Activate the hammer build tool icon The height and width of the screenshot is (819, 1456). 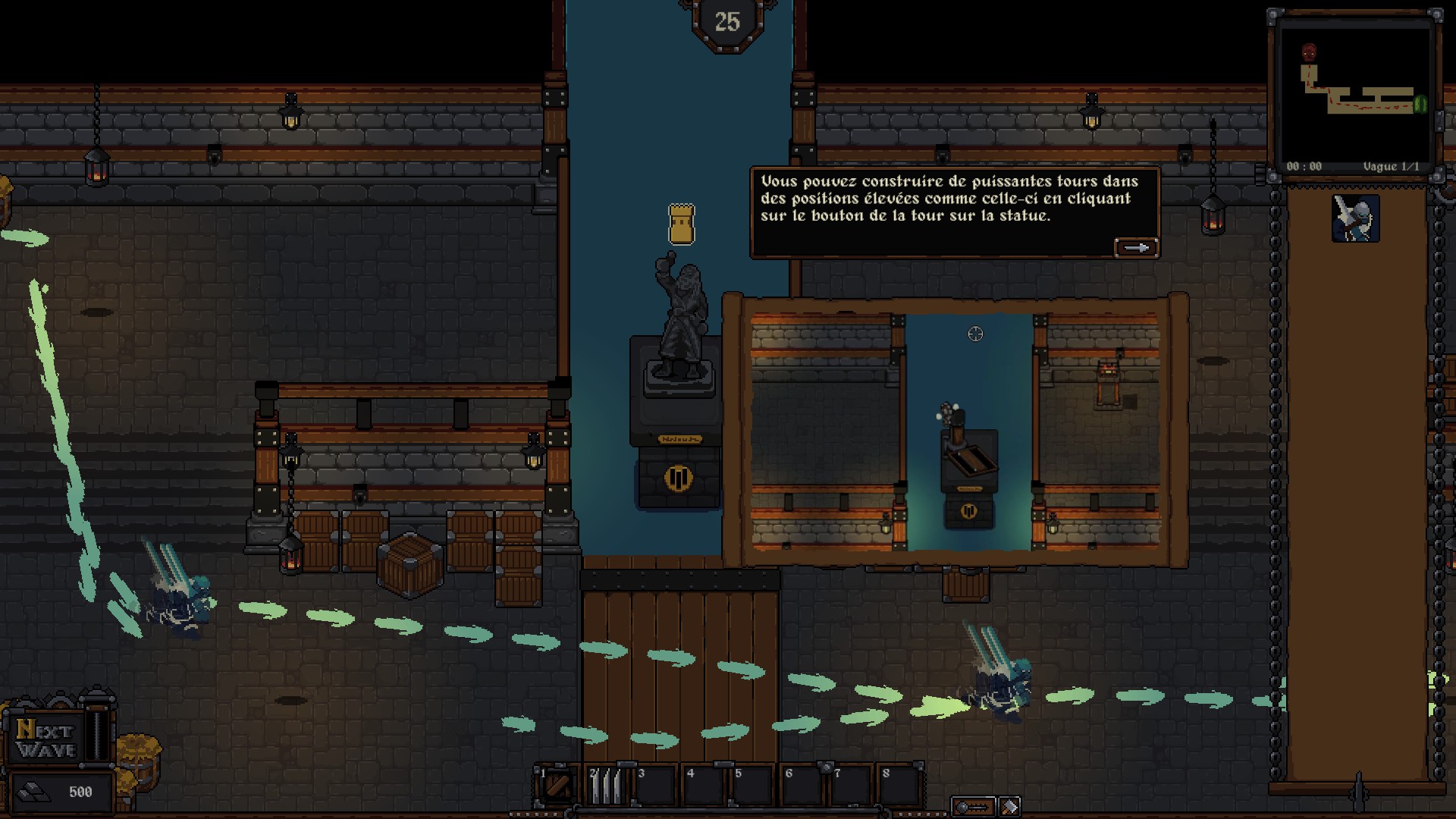point(1009,807)
